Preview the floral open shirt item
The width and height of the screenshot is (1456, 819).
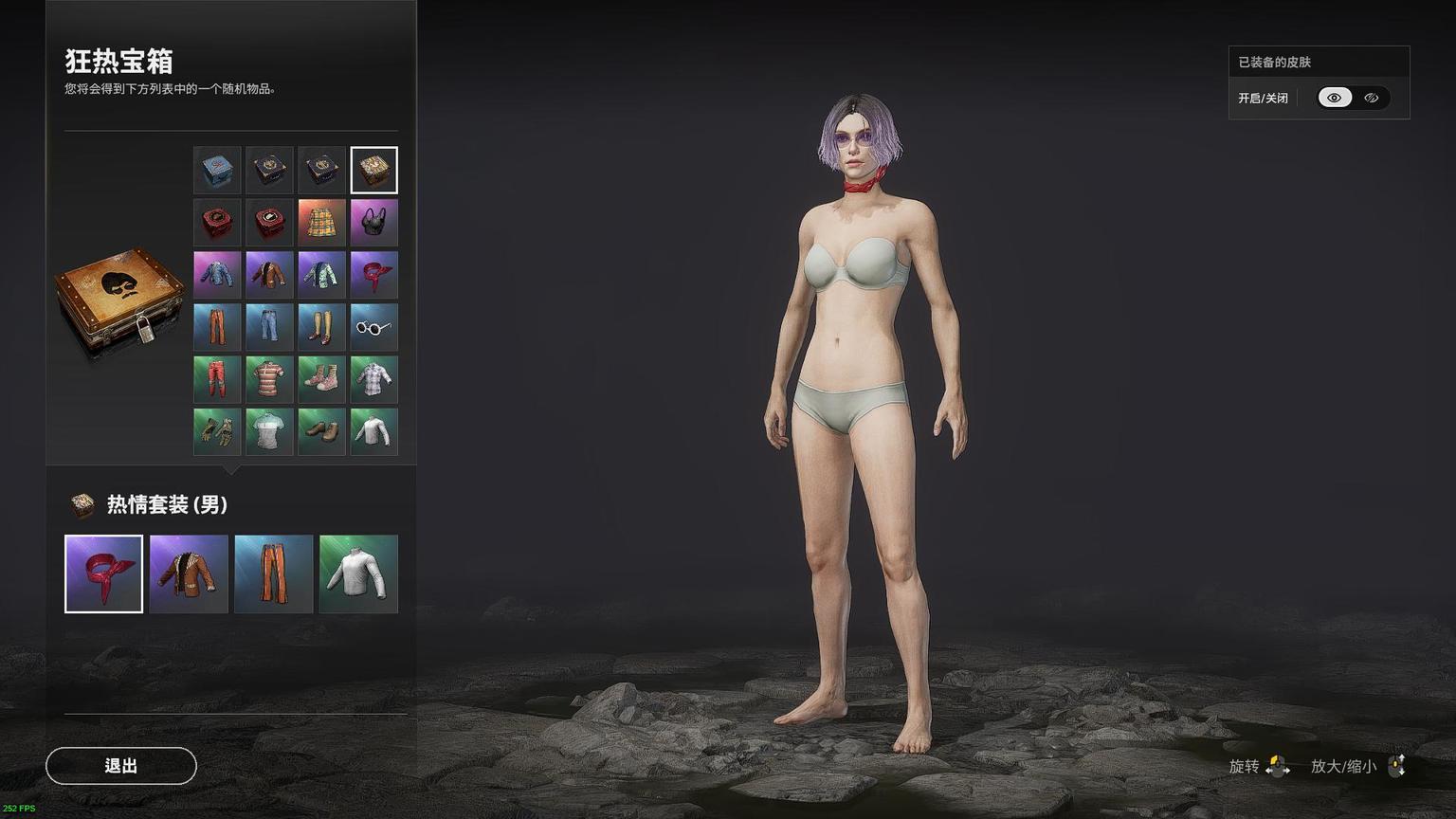(321, 275)
